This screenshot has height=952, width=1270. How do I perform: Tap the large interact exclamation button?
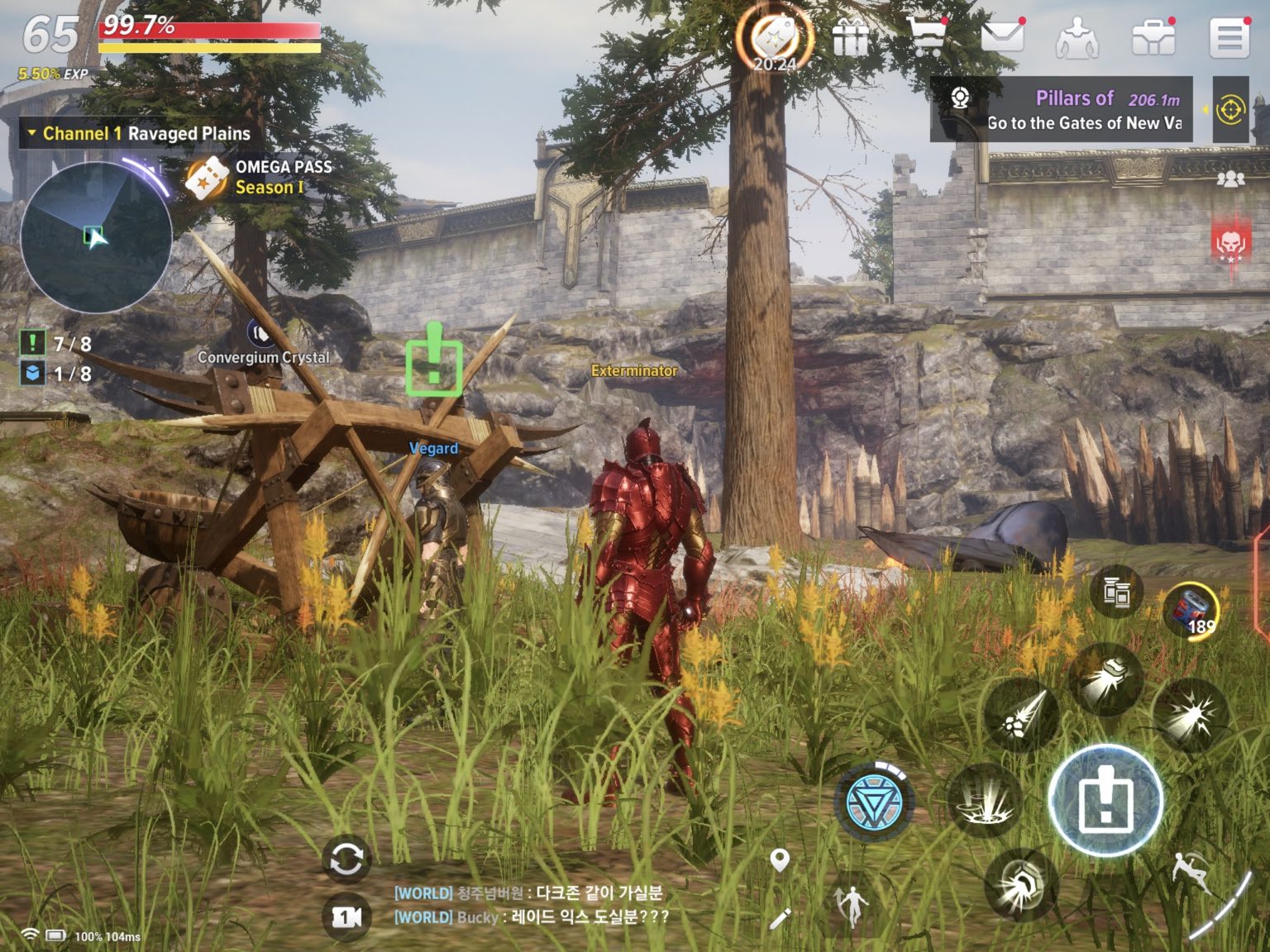pos(1105,800)
